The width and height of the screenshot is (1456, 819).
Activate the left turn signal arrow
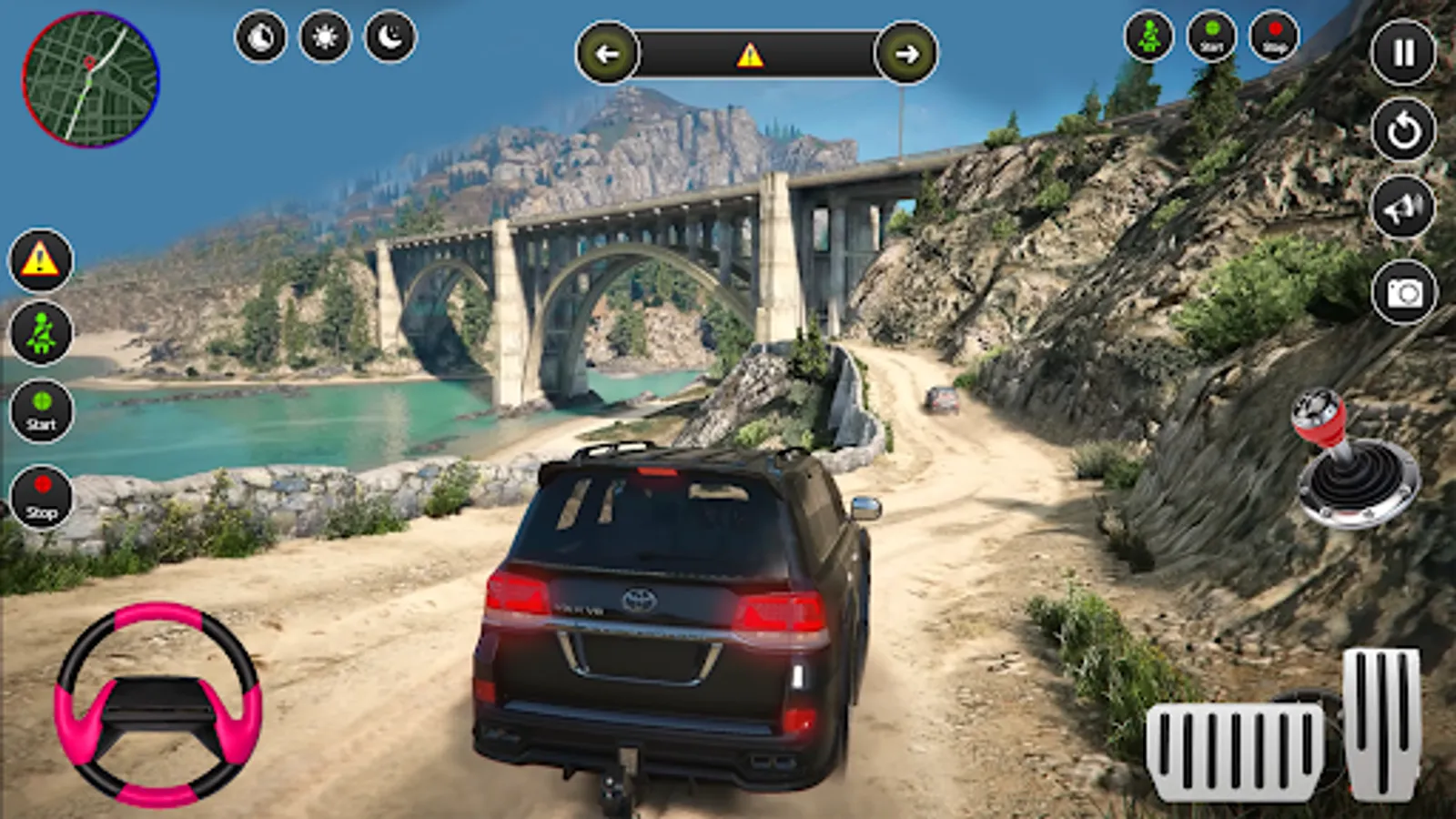pyautogui.click(x=607, y=54)
